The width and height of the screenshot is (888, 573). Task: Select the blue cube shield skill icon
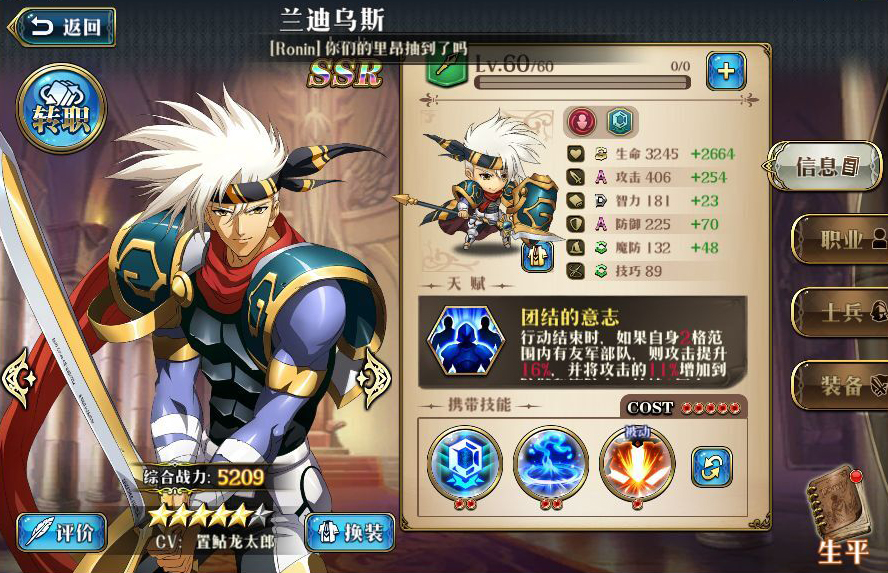pos(464,463)
